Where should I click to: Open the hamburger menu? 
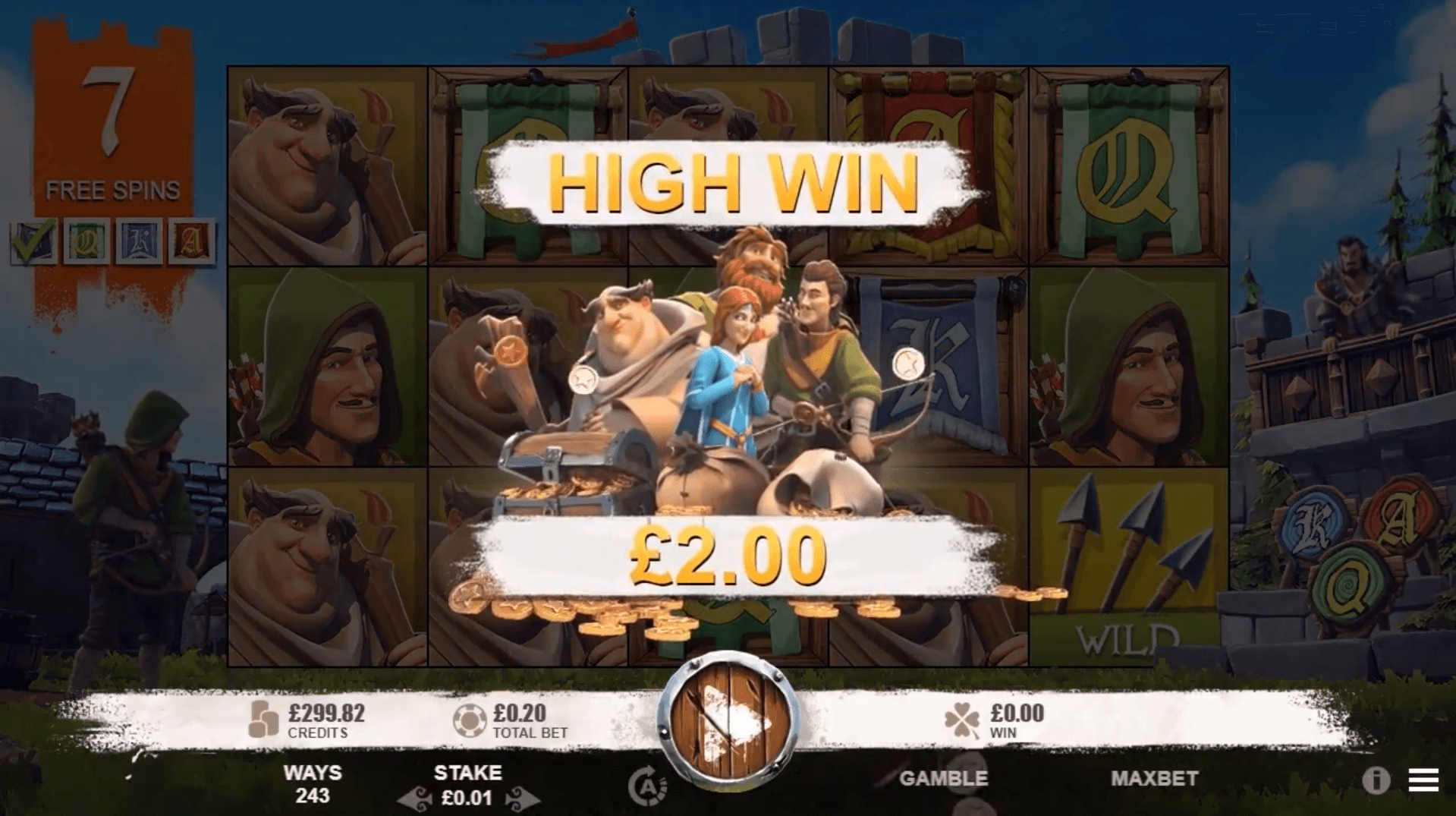pyautogui.click(x=1423, y=780)
